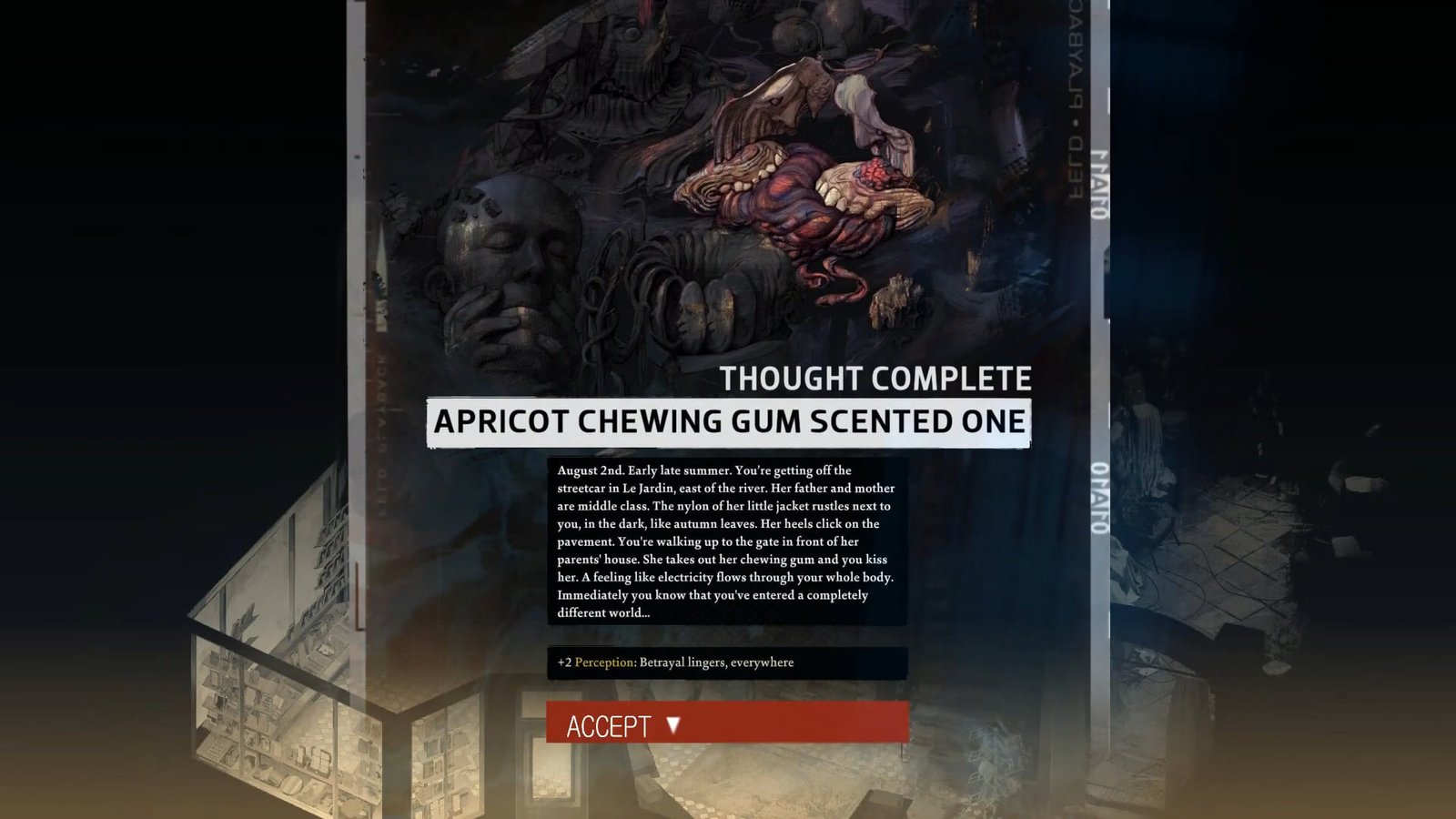Select the APRICOT CHEWING GUM SCENTED ONE banner

(x=728, y=421)
